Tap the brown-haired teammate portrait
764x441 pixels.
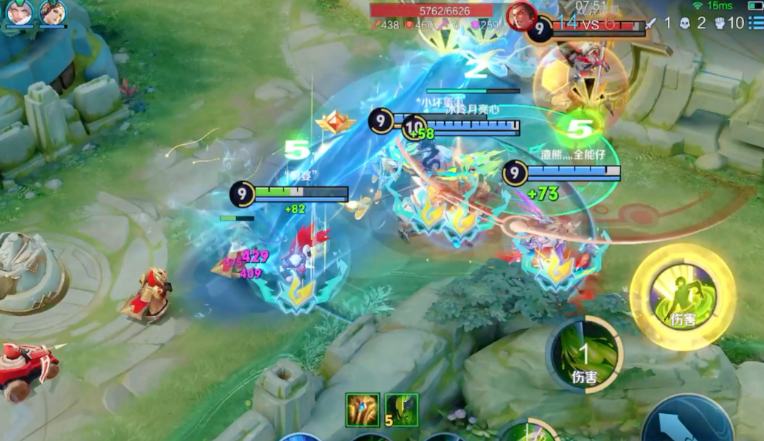52,12
